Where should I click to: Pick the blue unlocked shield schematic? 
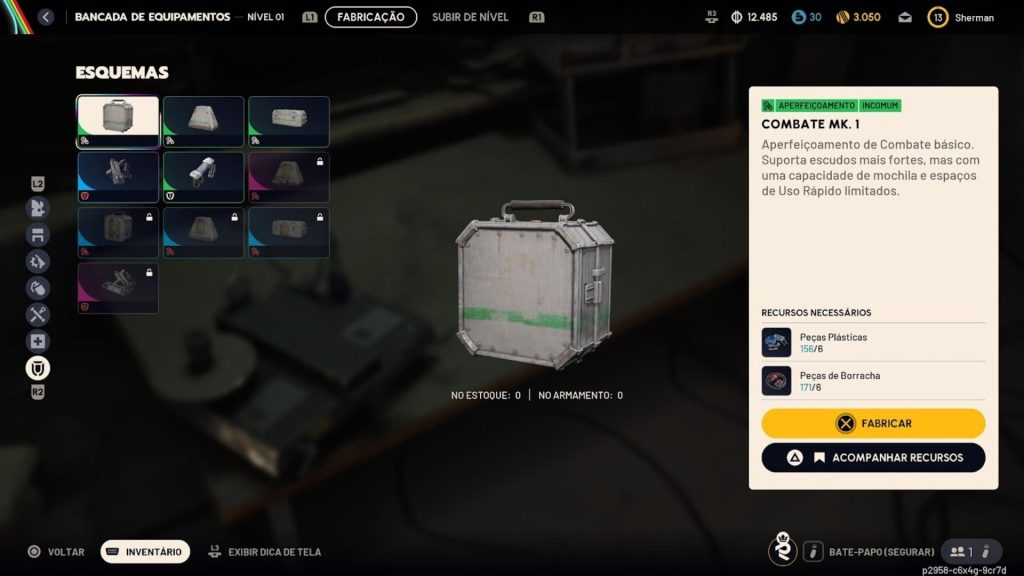coord(118,177)
